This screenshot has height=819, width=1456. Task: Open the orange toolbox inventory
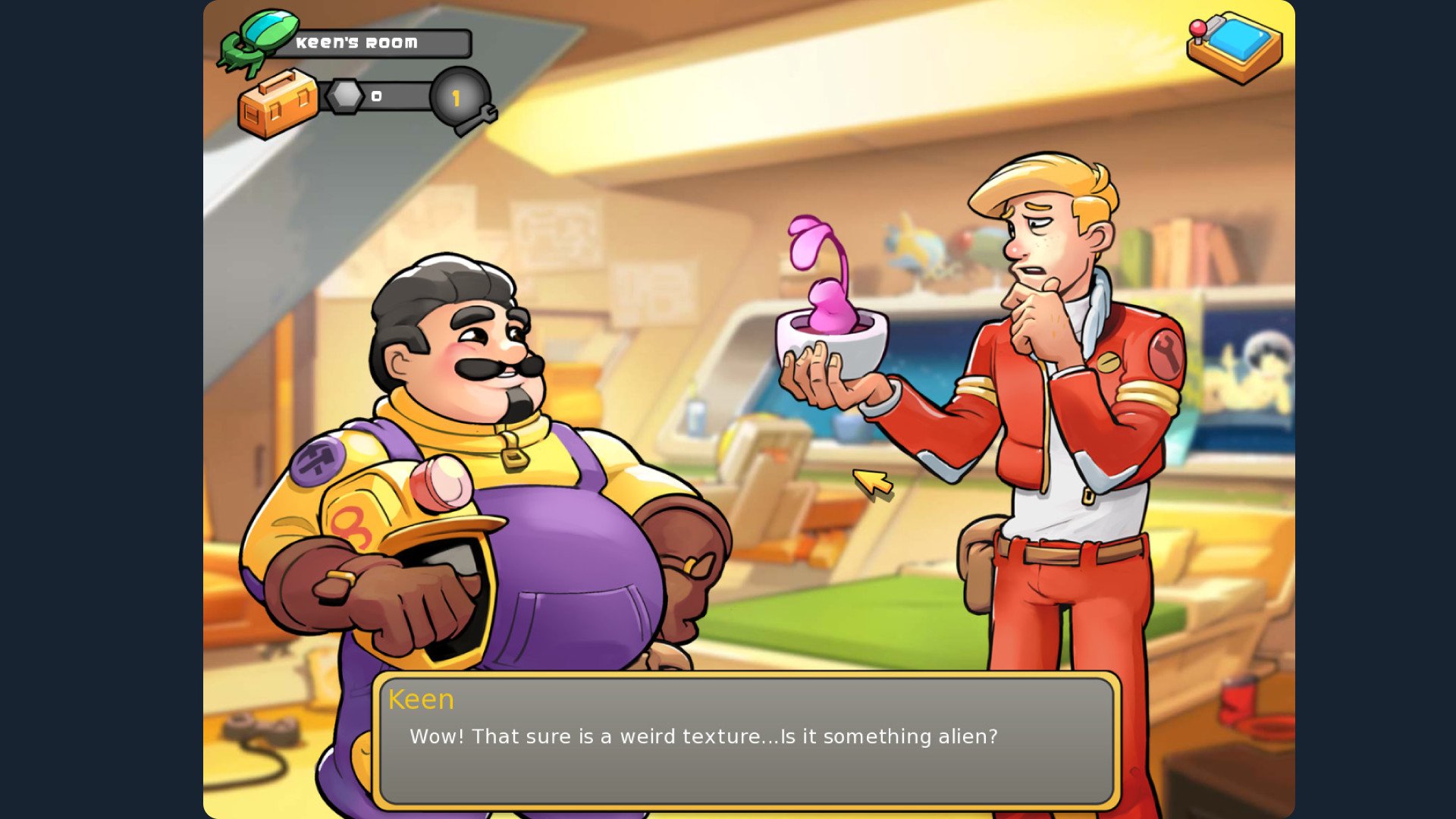(x=277, y=104)
